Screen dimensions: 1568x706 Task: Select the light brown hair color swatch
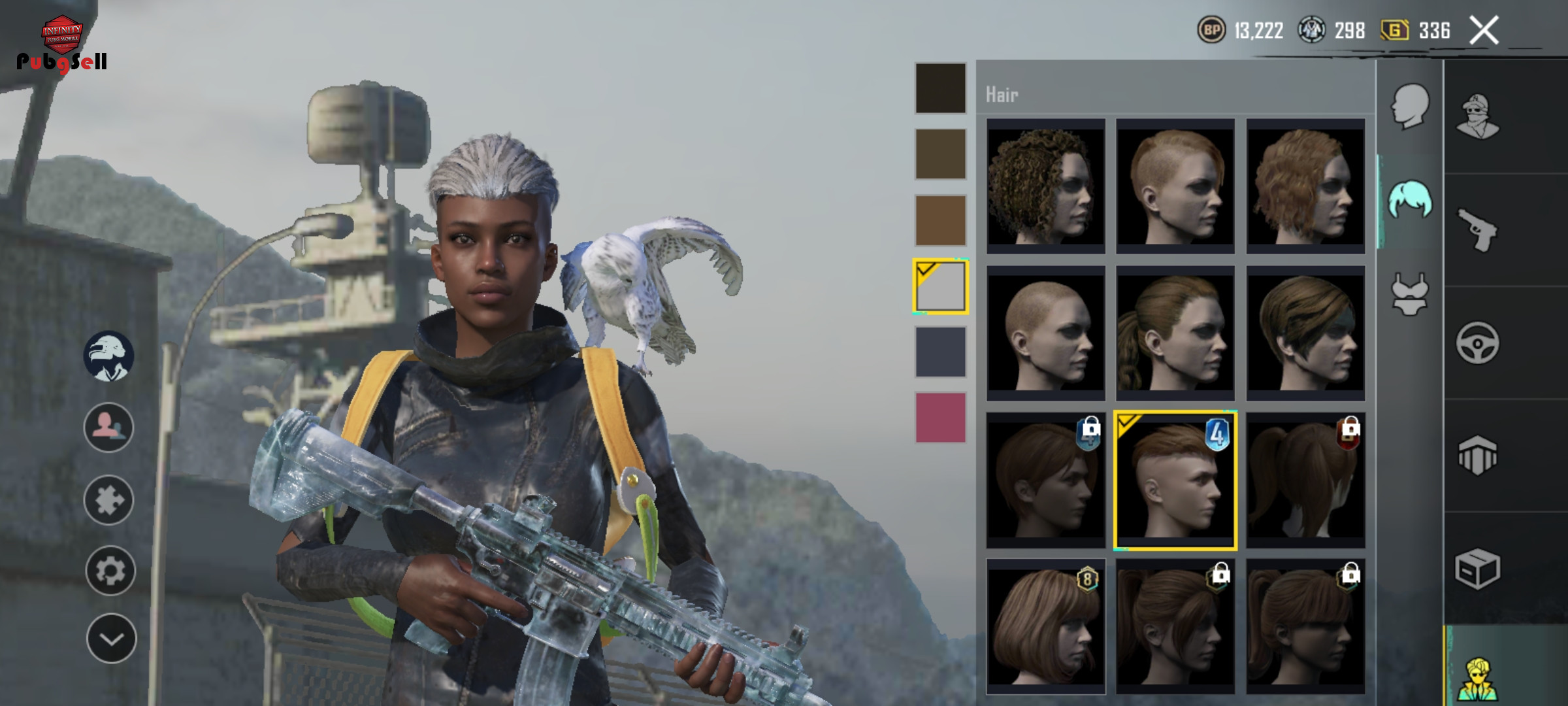[x=940, y=220]
